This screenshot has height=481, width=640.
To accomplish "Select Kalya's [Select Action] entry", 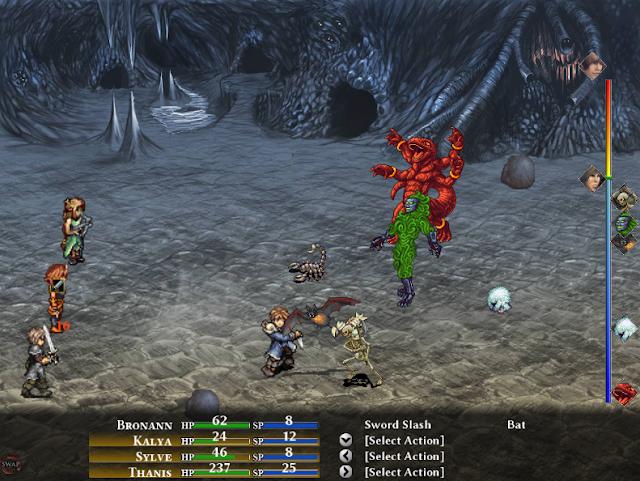I will click(x=404, y=440).
